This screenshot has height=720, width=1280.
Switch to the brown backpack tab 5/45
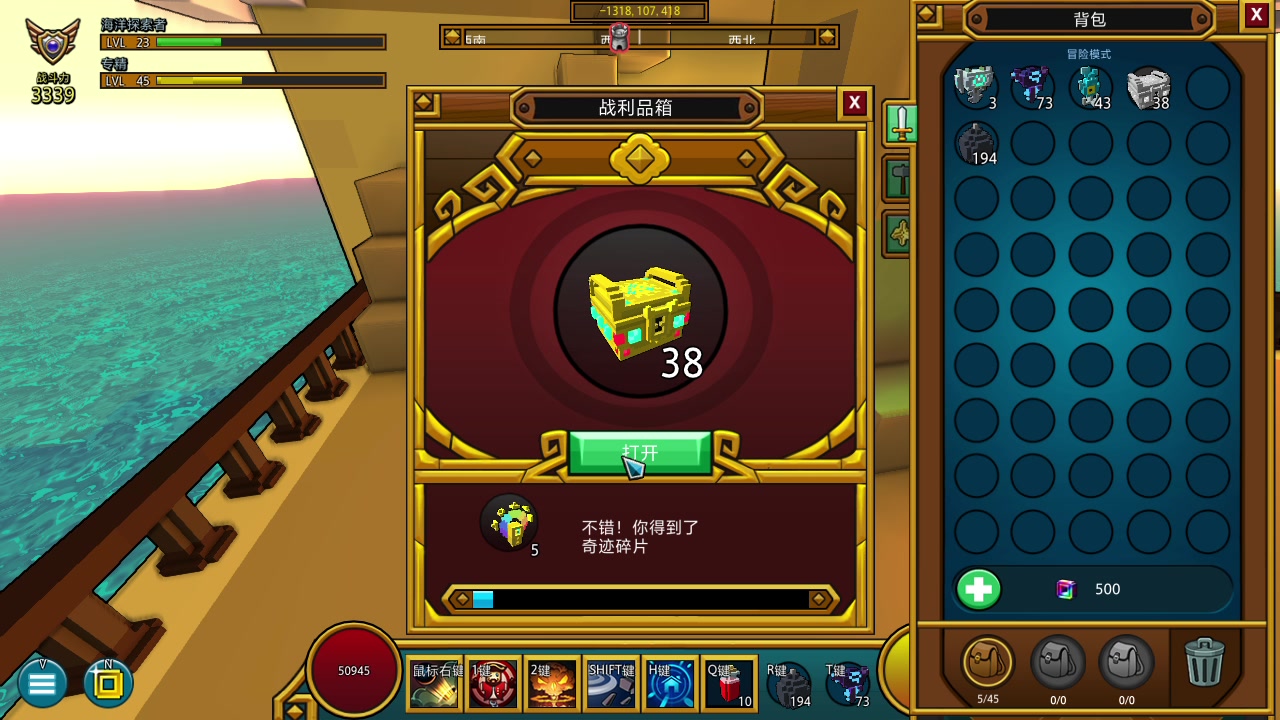coord(987,662)
